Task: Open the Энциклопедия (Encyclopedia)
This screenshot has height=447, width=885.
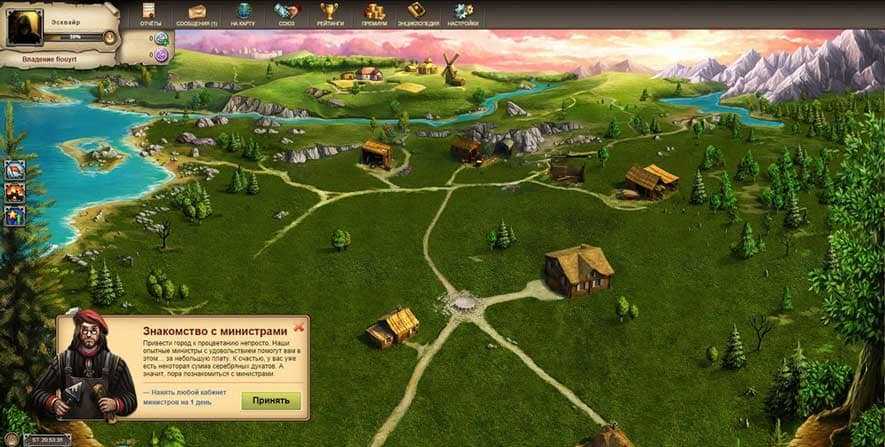Action: click(416, 14)
